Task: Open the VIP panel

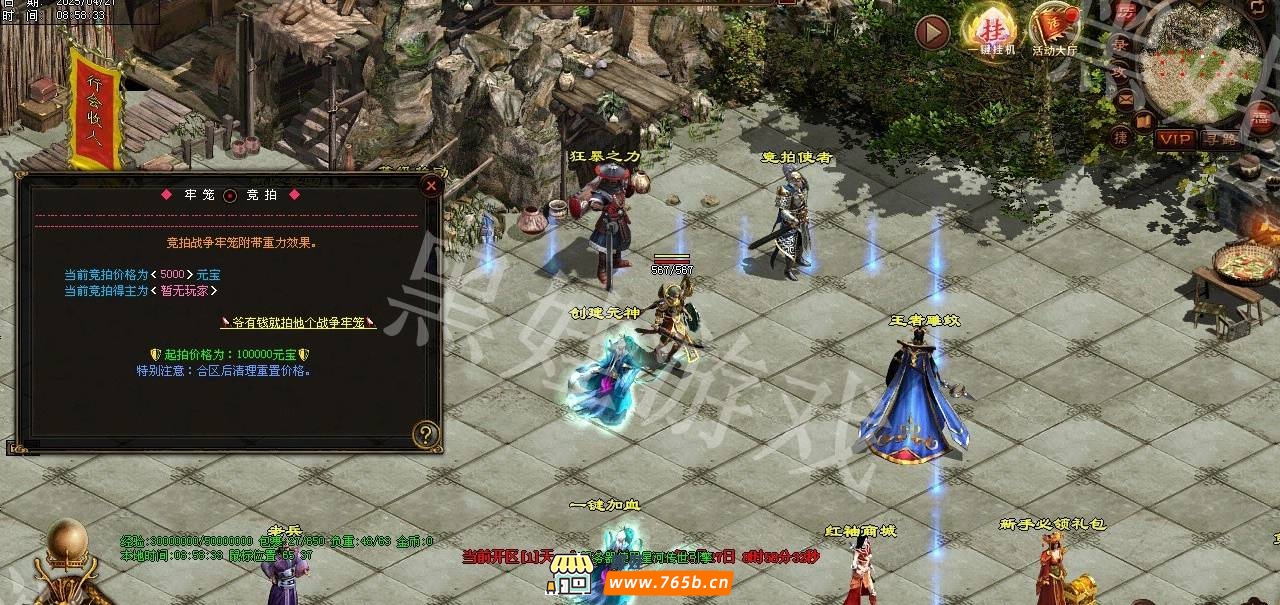Action: point(1175,139)
